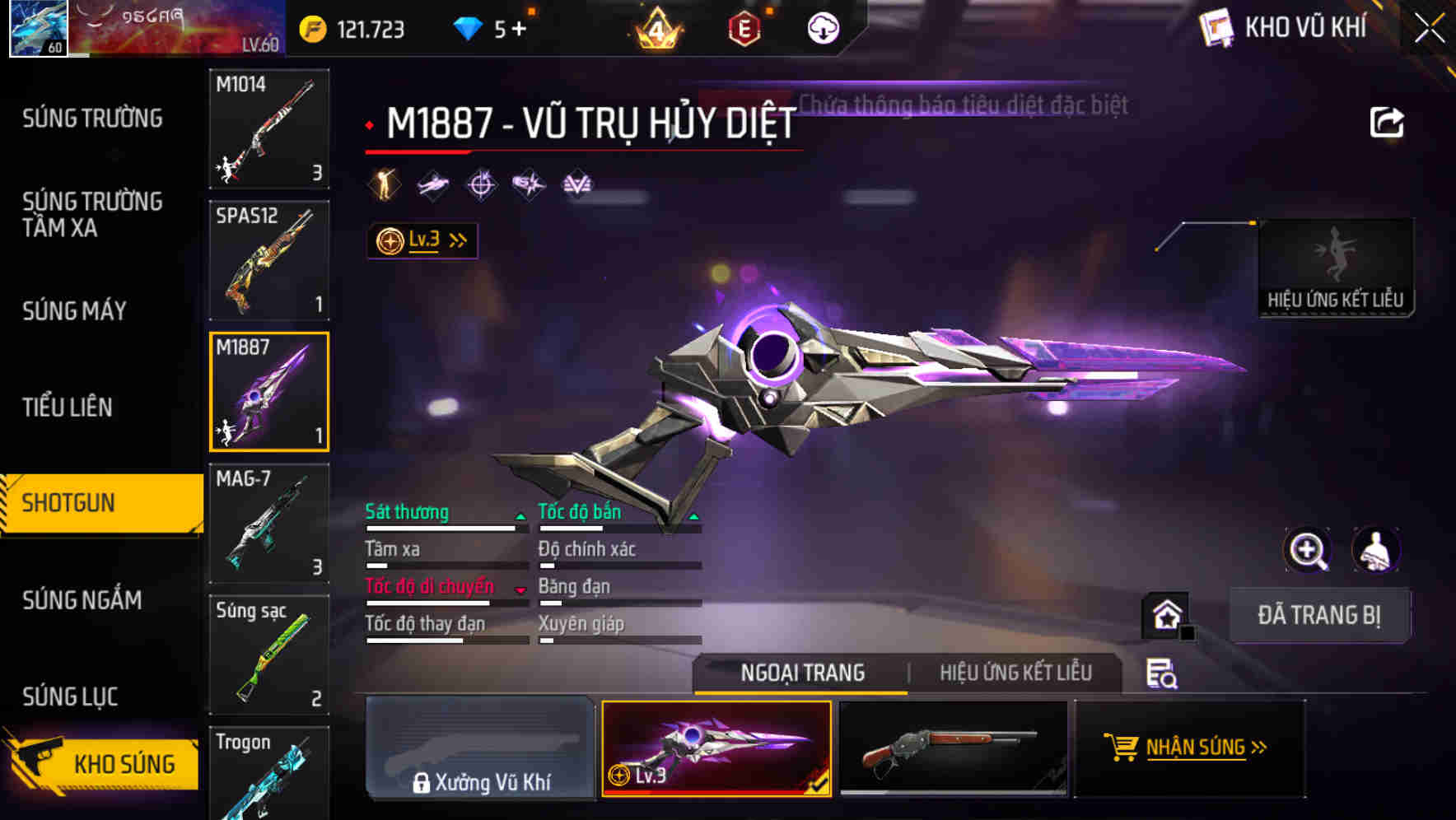Click the ĐÃ TRANG BỊ button
Image resolution: width=1456 pixels, height=820 pixels.
[x=1319, y=615]
